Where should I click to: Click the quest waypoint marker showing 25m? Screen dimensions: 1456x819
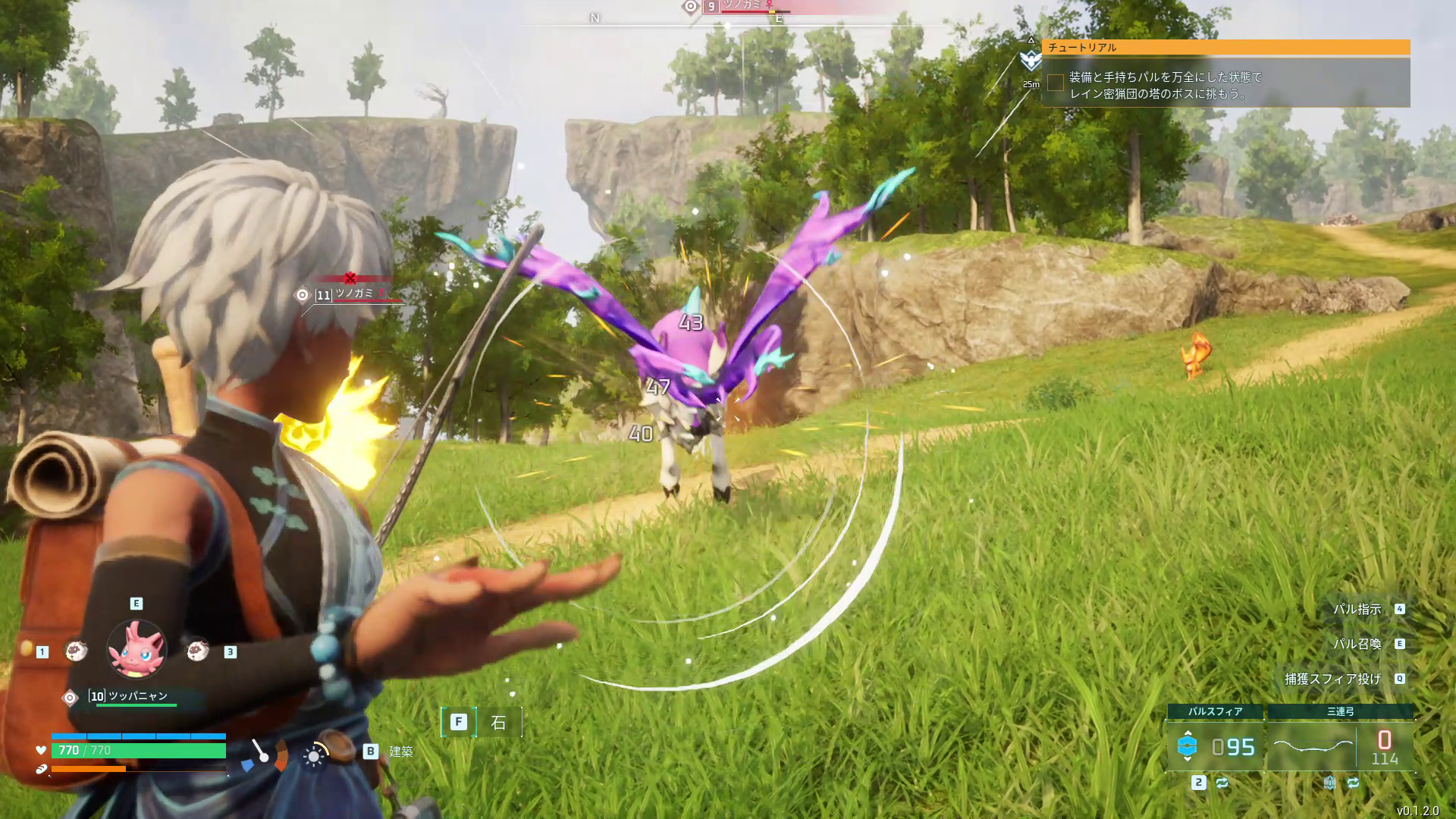(1031, 61)
